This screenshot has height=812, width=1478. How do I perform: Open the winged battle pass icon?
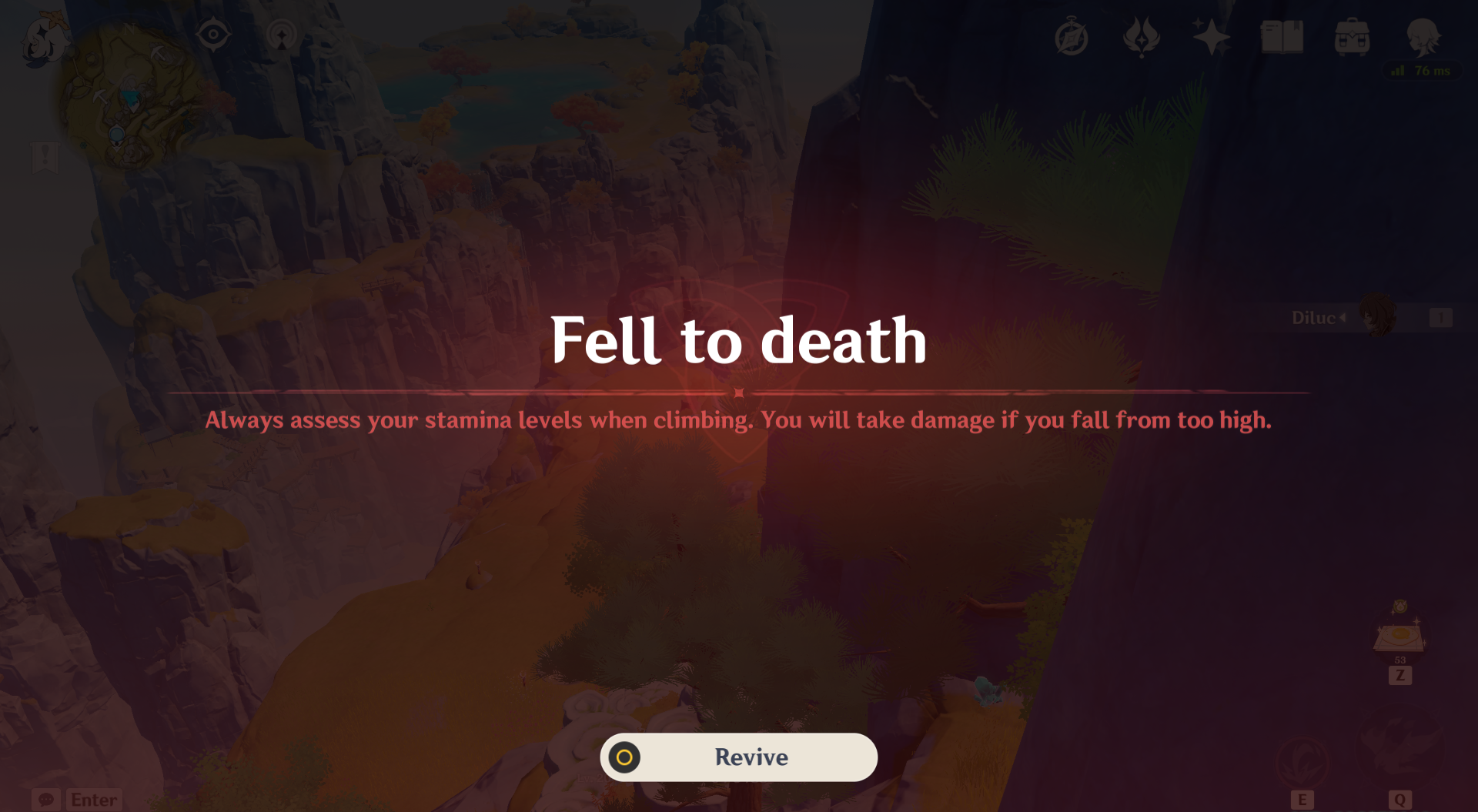[x=1141, y=37]
